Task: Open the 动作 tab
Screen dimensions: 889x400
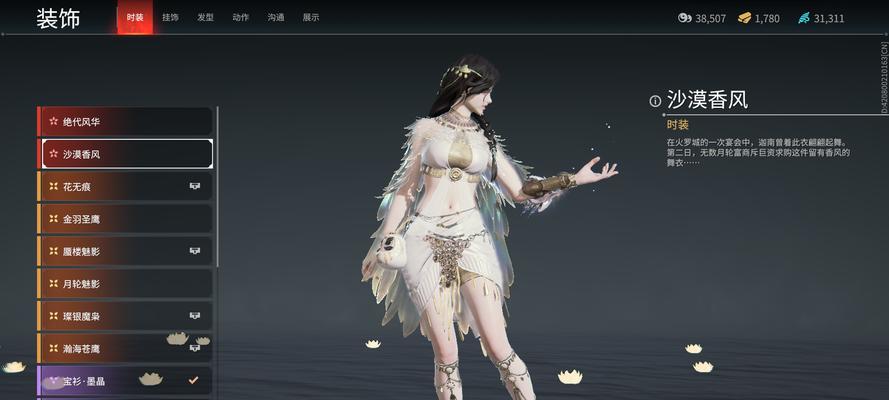Action: (x=240, y=18)
